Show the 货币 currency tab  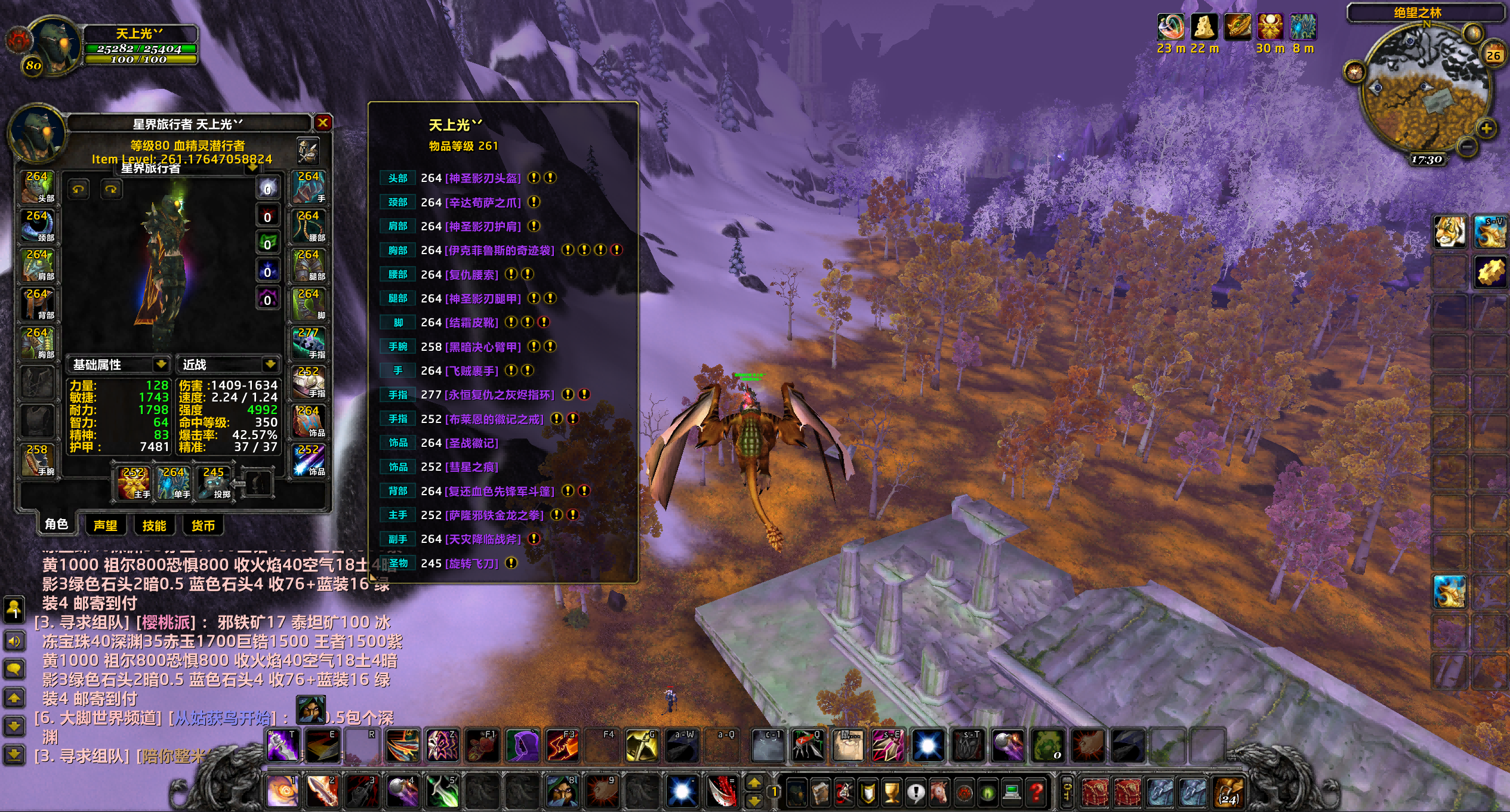click(x=203, y=525)
